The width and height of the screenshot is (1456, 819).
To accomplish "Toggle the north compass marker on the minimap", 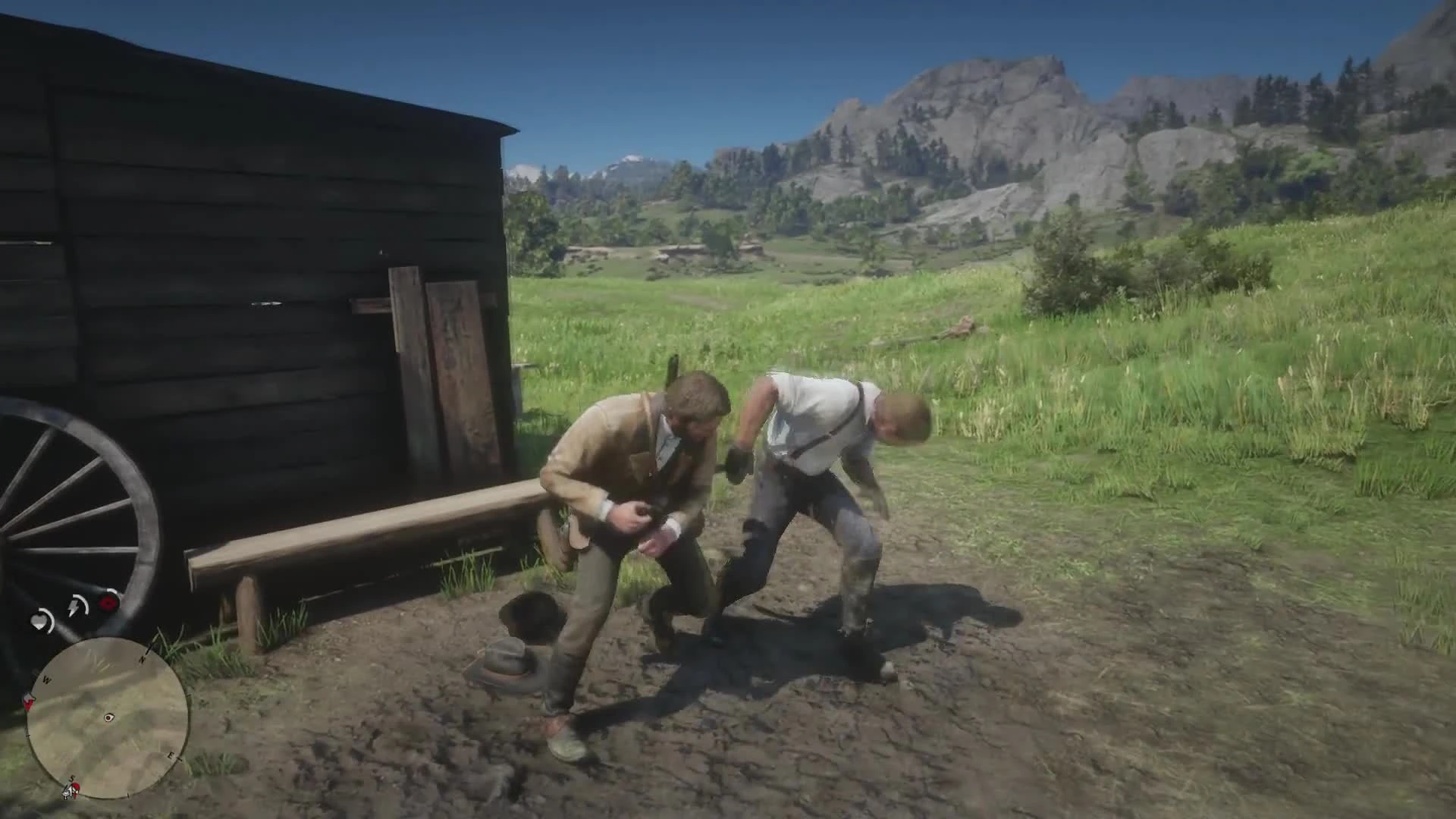I will tap(144, 657).
